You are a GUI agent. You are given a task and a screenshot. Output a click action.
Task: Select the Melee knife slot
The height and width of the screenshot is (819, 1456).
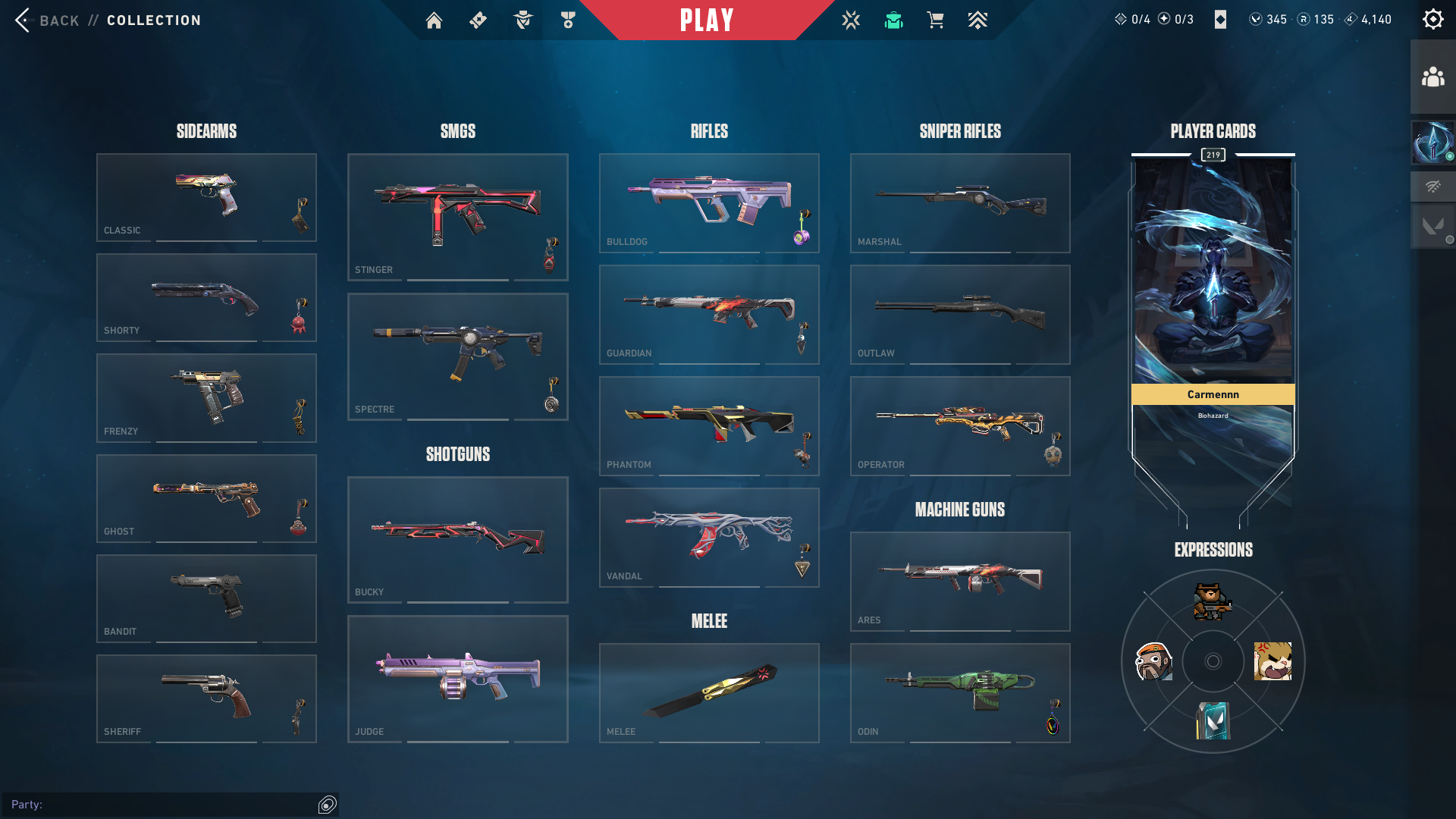click(x=709, y=692)
